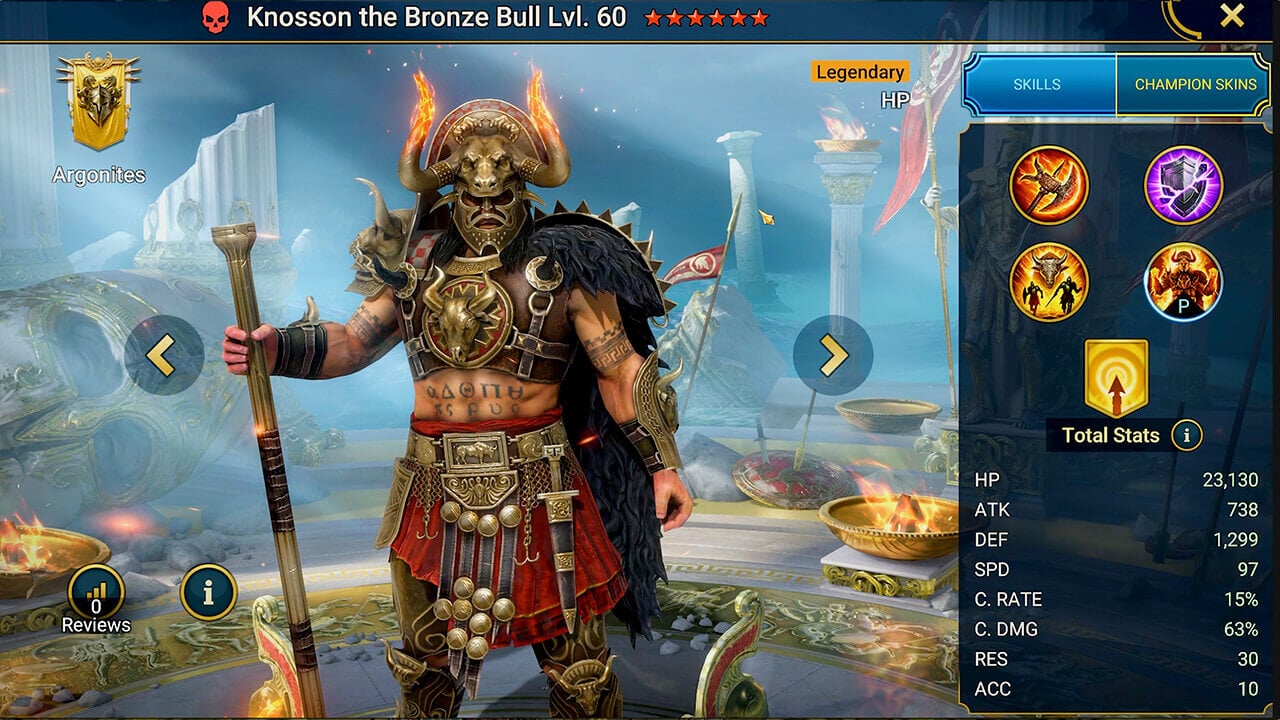Open Knosson's first skill icon
The width and height of the screenshot is (1280, 720).
(x=1049, y=185)
